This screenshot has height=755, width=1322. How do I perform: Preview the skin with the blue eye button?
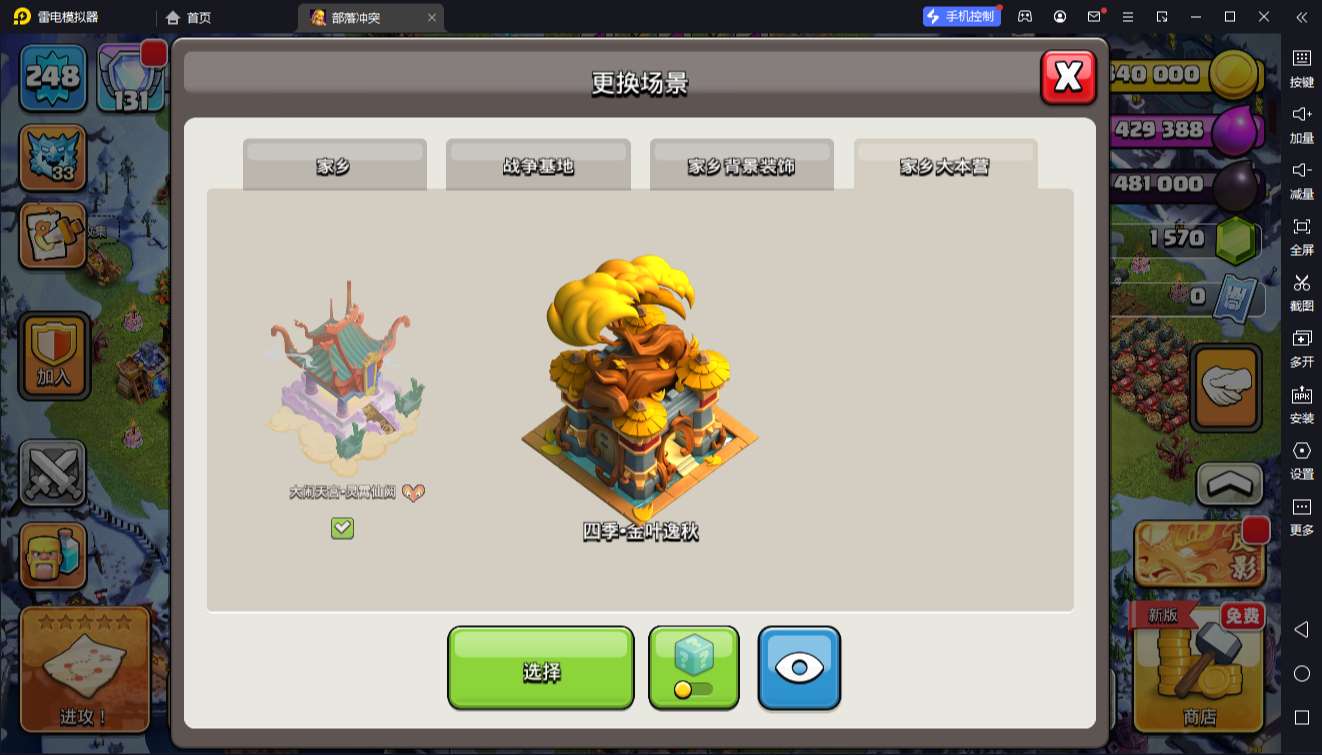coord(798,667)
